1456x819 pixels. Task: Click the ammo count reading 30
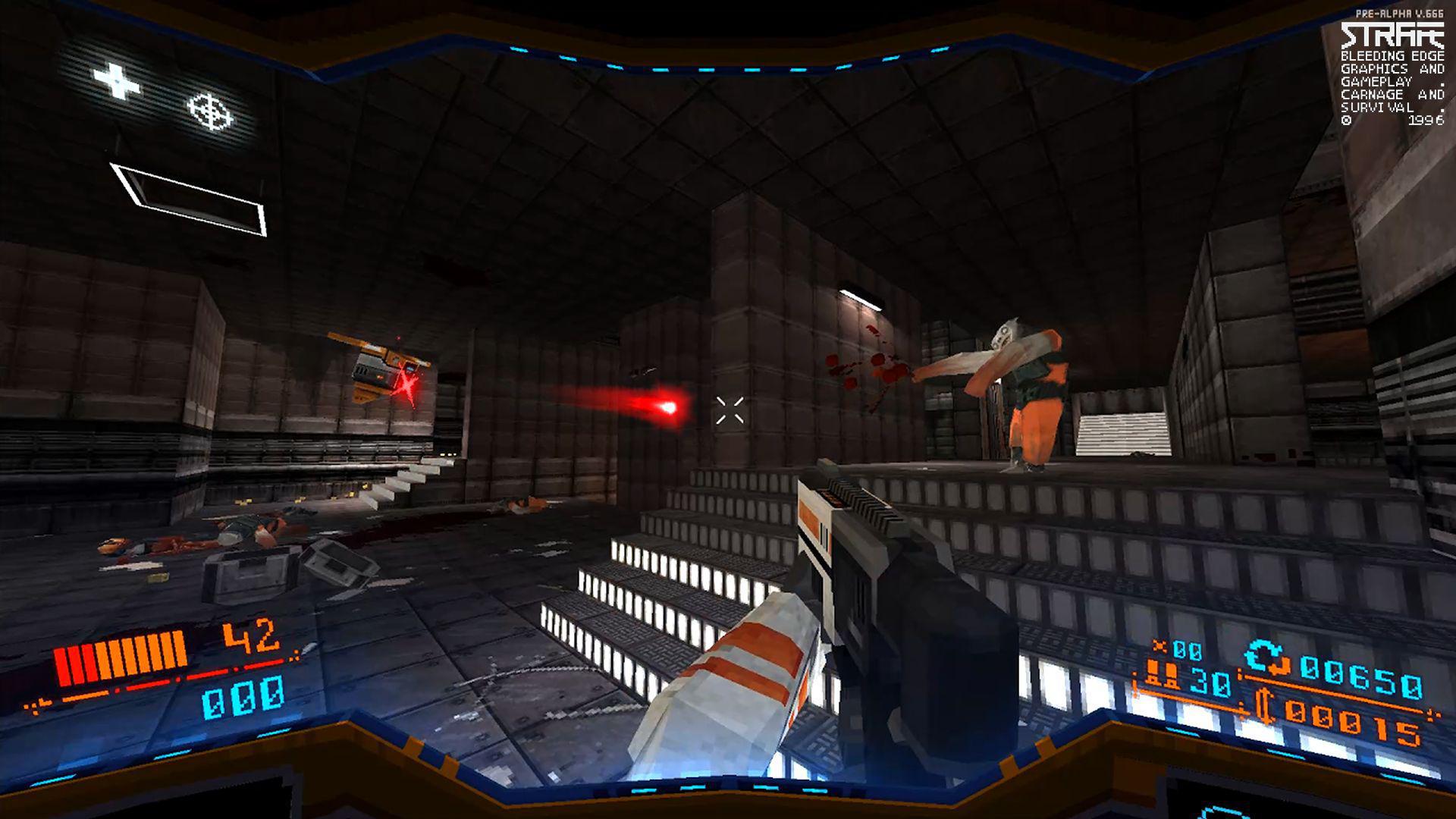click(1211, 683)
